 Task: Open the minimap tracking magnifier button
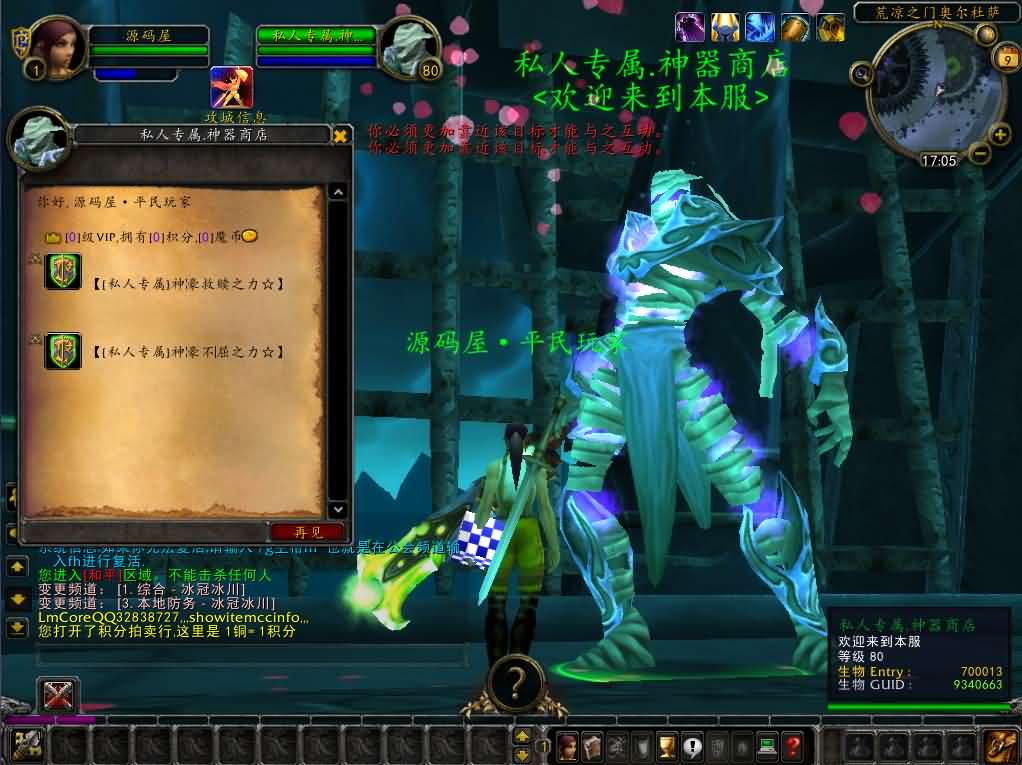pos(861,72)
